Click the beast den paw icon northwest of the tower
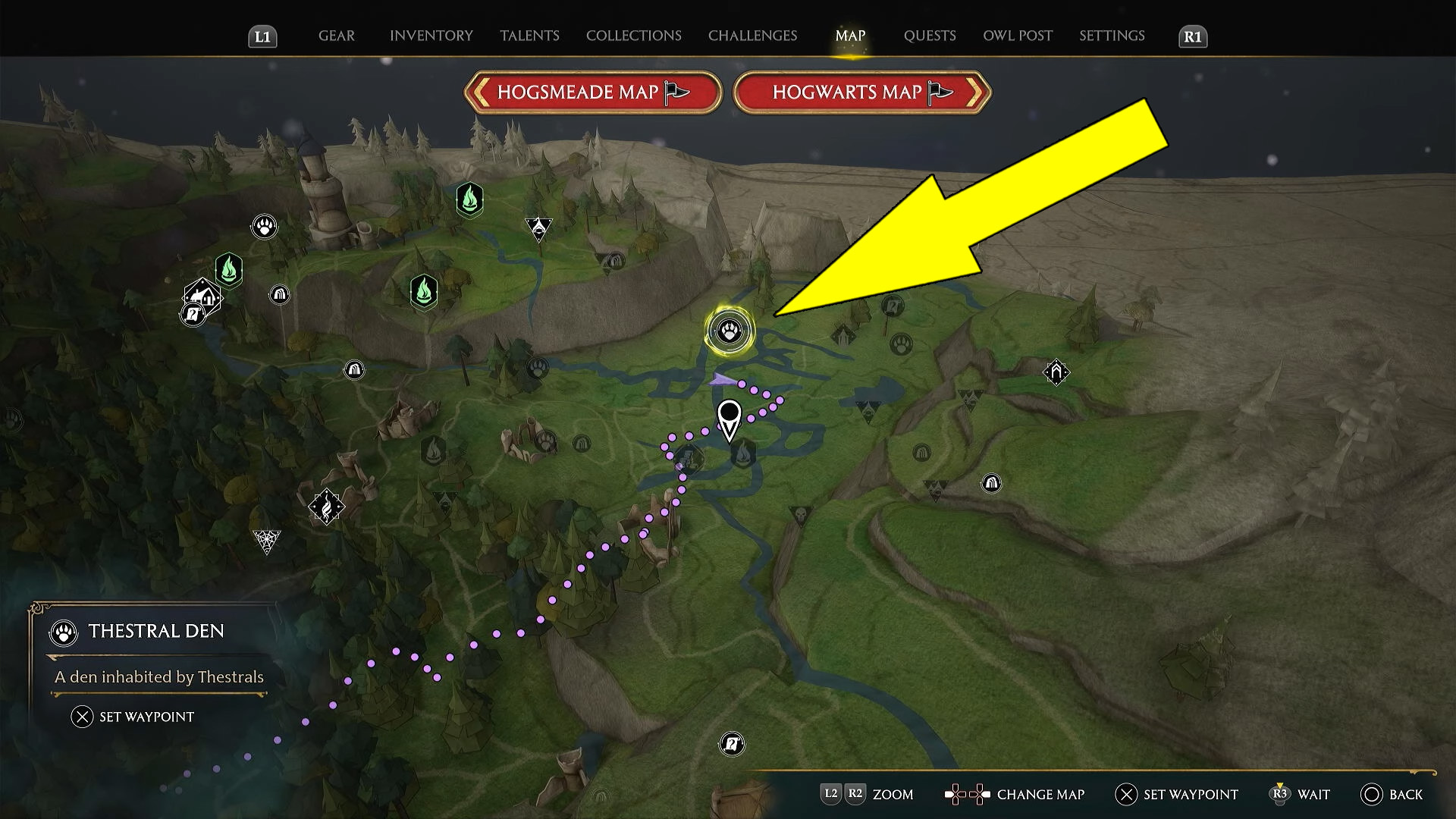The image size is (1456, 819). tap(264, 225)
